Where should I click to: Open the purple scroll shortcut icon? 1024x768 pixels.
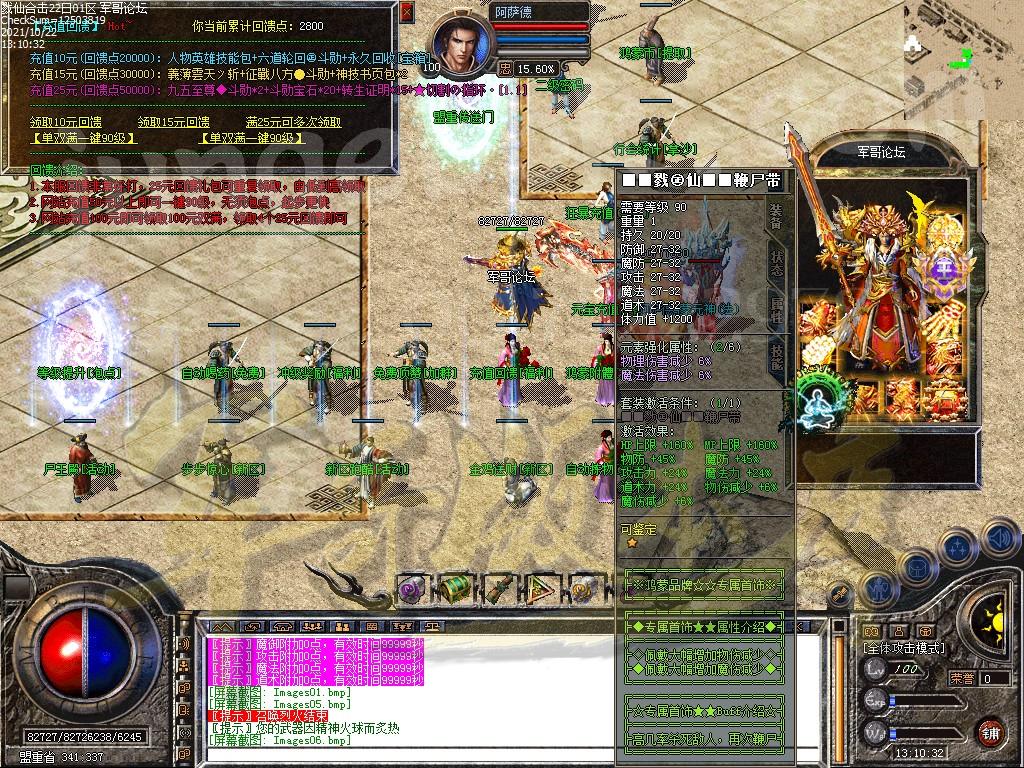[x=412, y=588]
